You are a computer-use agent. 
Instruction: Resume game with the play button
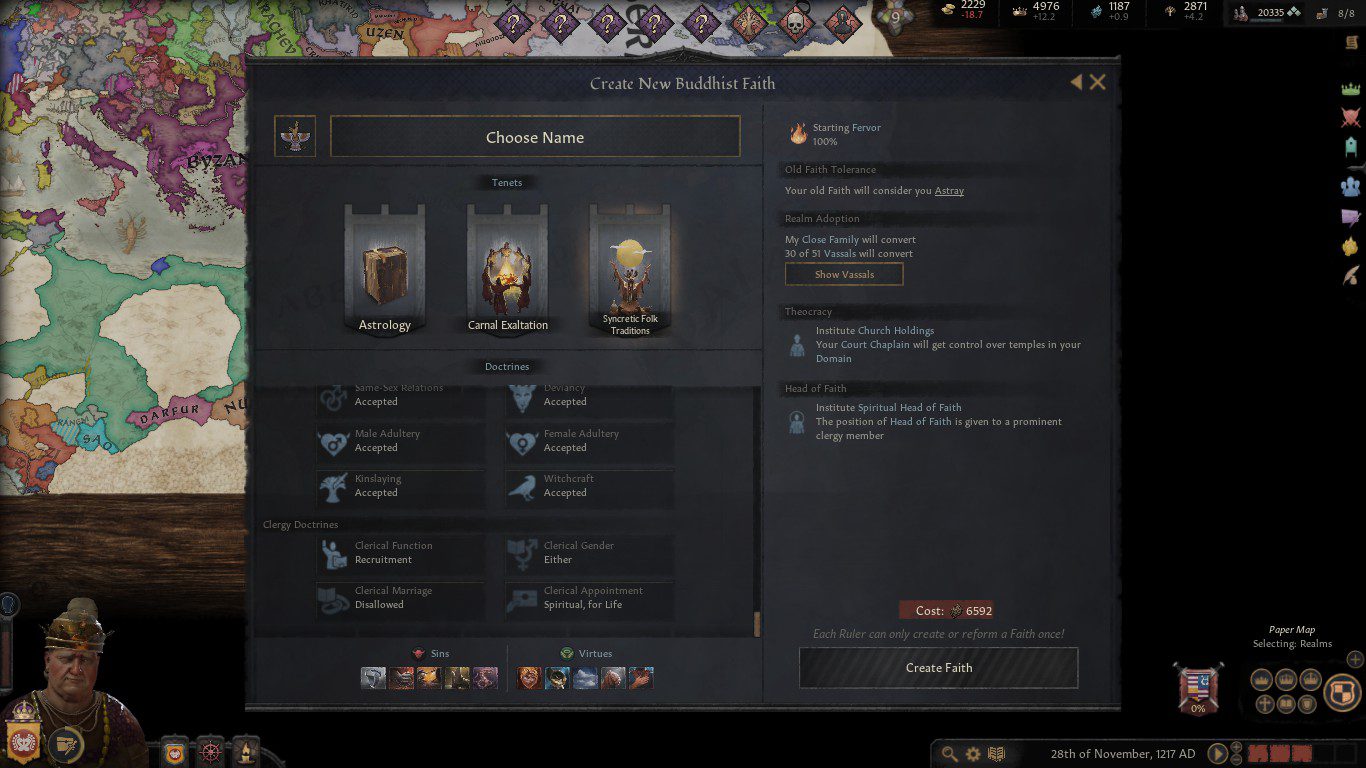[1218, 753]
